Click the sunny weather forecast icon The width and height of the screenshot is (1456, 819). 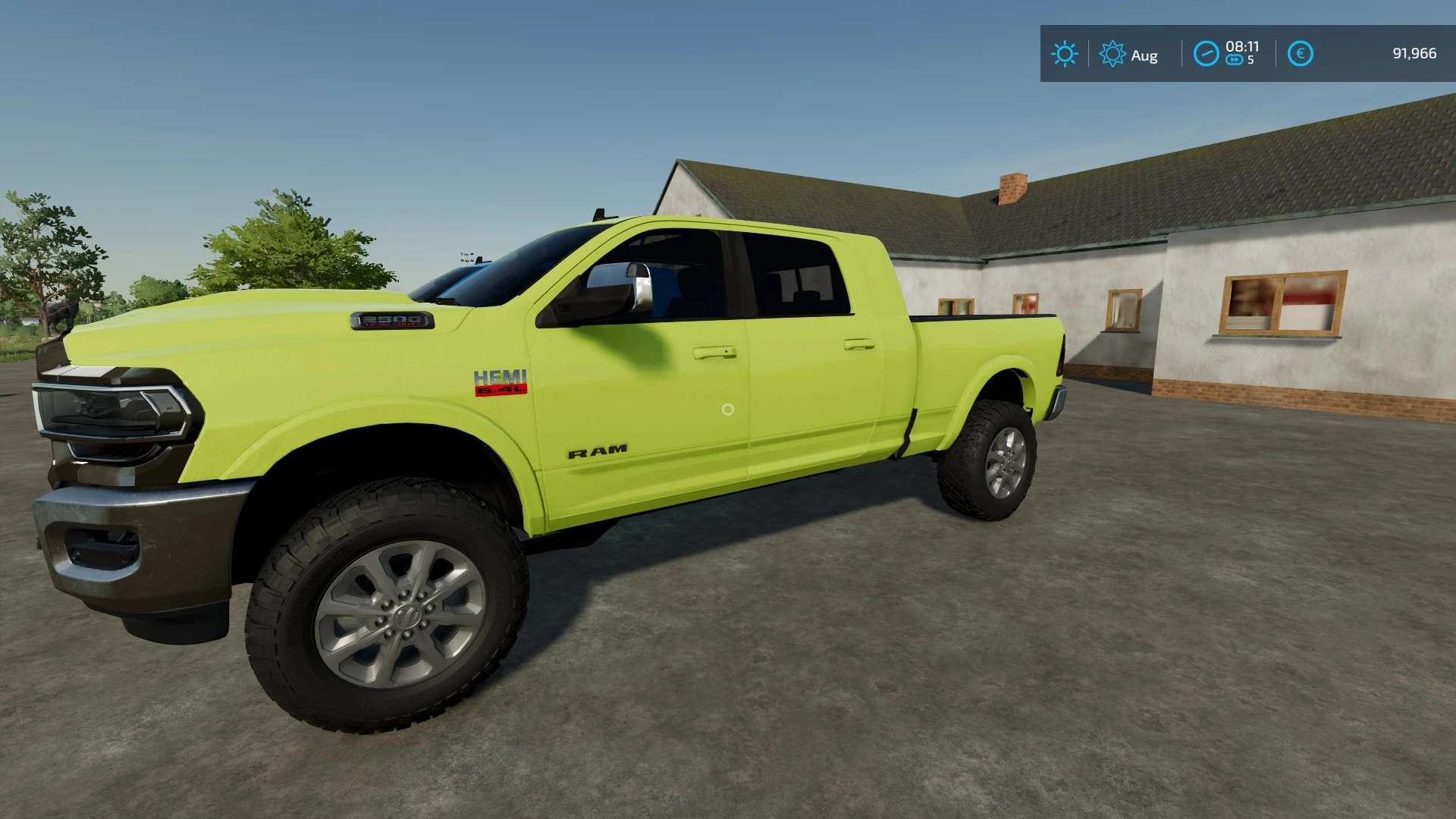tap(1064, 54)
